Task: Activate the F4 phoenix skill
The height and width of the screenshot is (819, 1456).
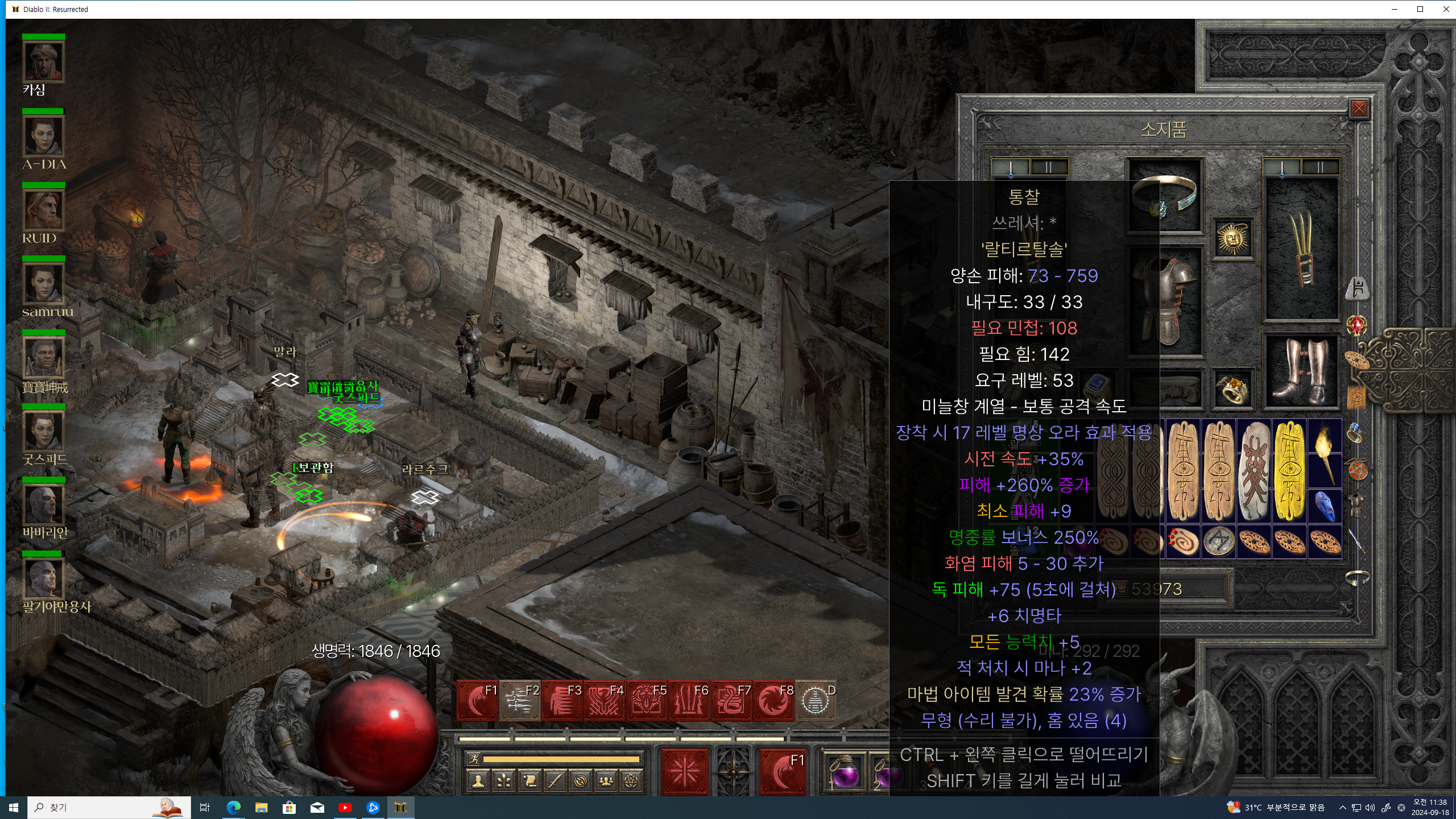Action: 605,701
